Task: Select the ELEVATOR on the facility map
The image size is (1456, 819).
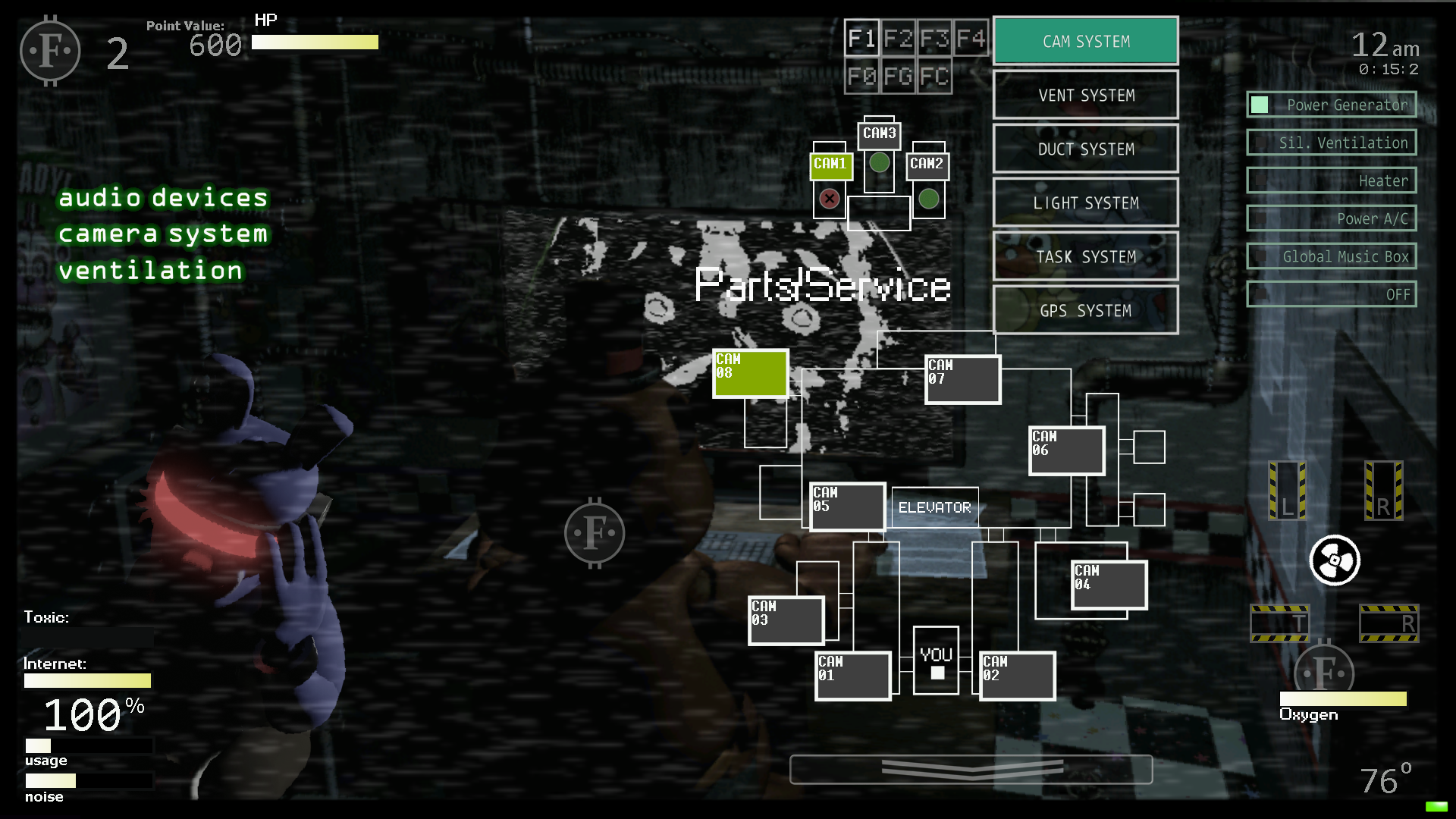Action: pos(934,506)
